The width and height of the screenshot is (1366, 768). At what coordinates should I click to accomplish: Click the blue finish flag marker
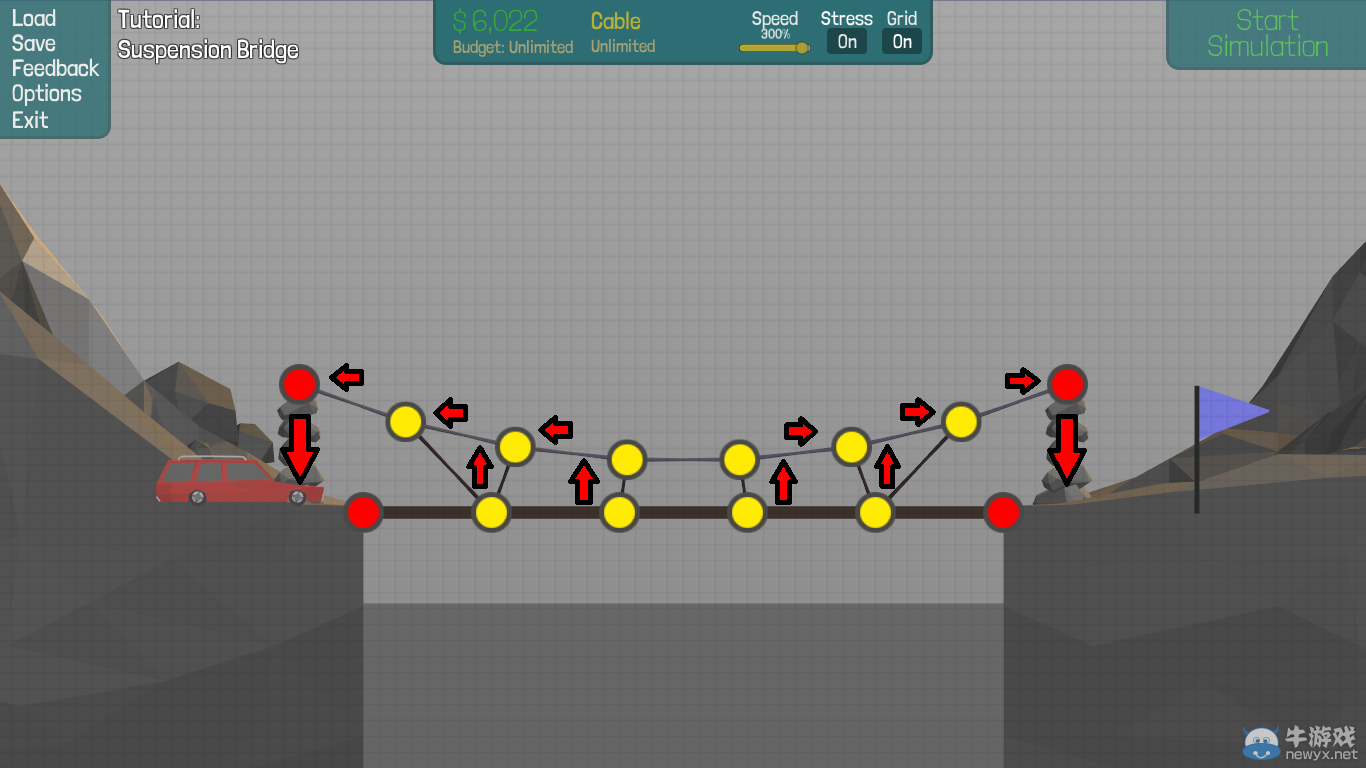pos(1229,410)
